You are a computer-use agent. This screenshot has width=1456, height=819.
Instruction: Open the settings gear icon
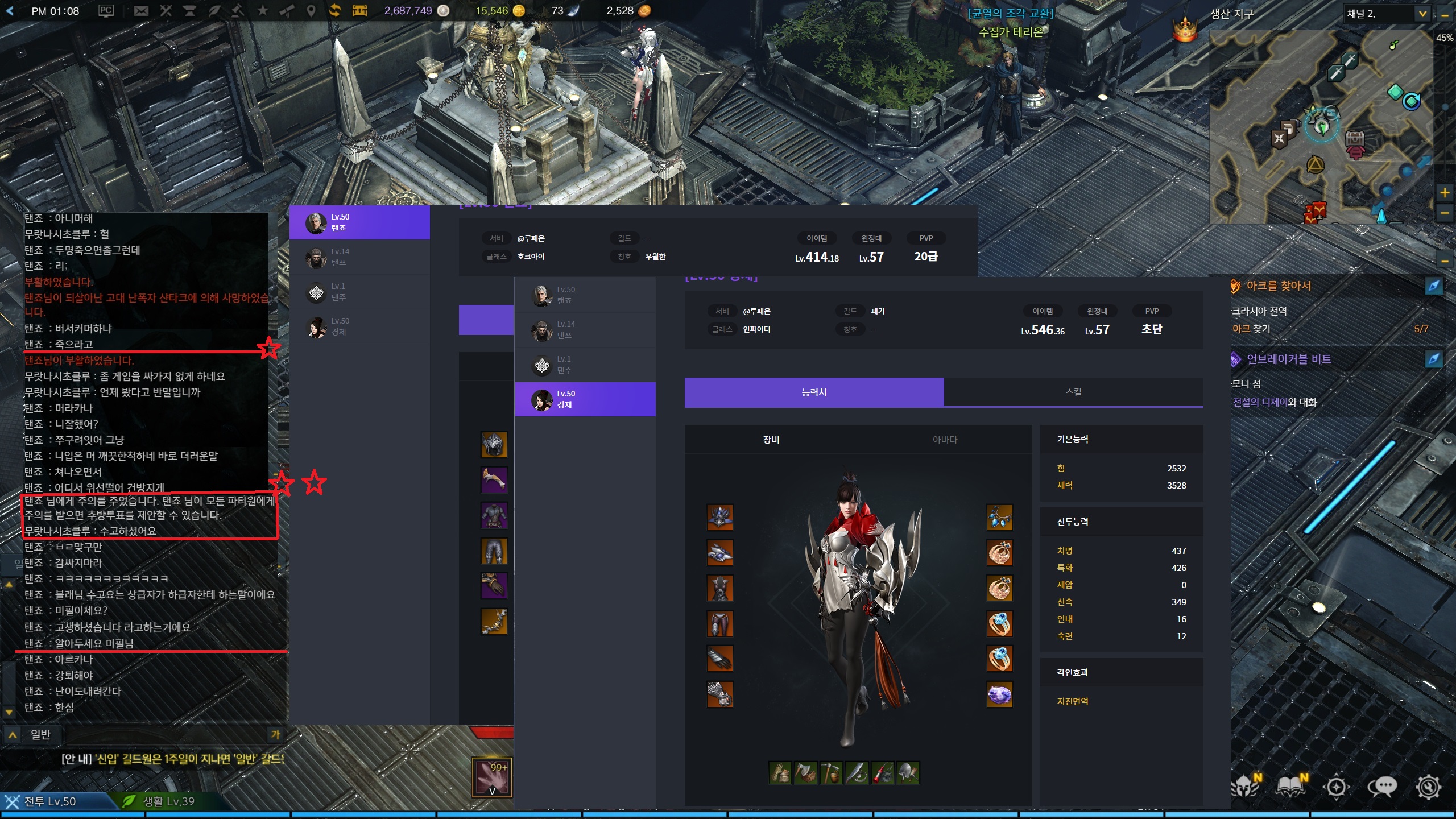pyautogui.click(x=1428, y=787)
